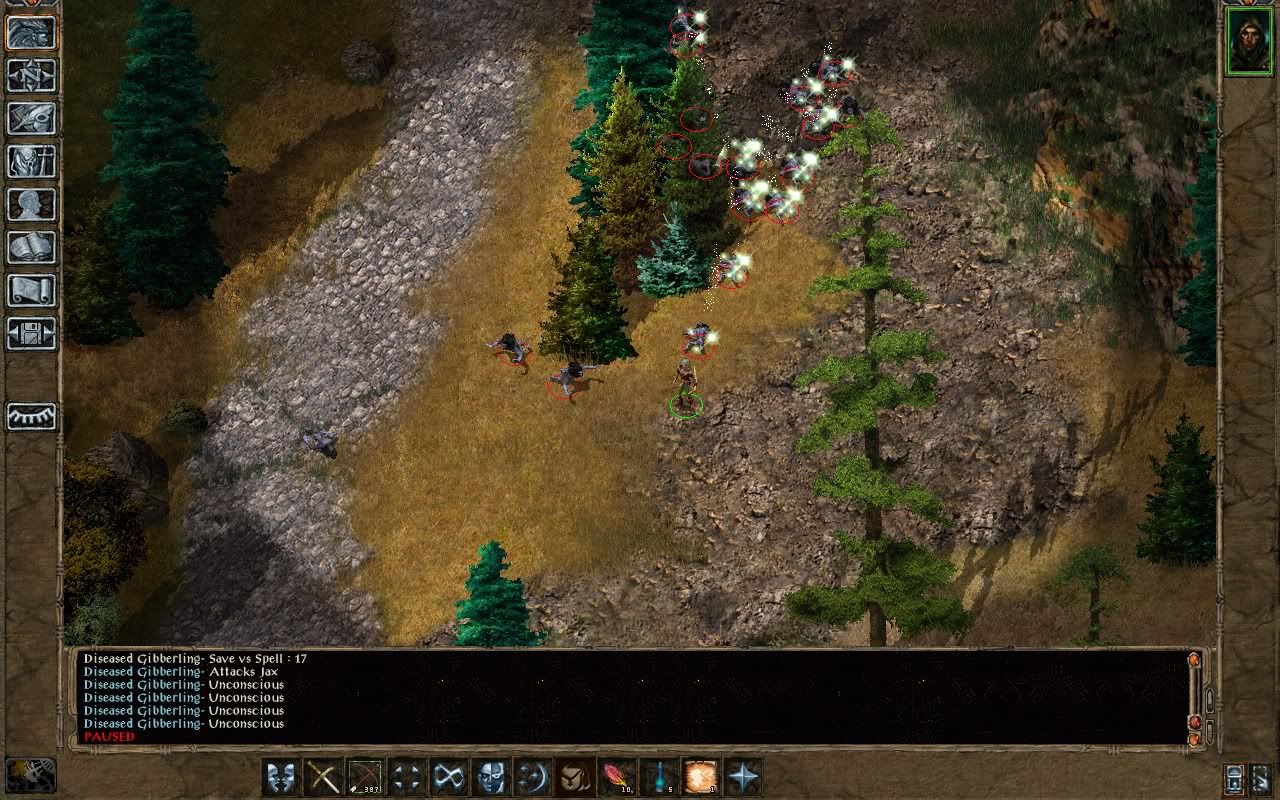Use the scroll quick item
1280x800 pixels.
[700, 777]
